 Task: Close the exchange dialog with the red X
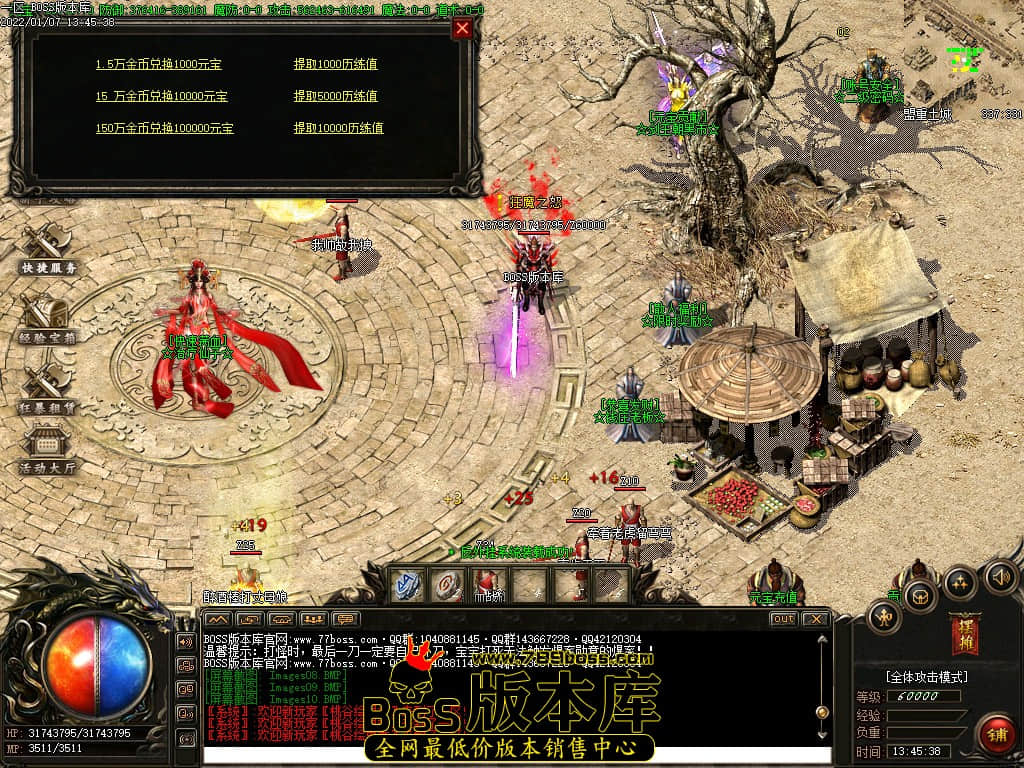point(462,29)
